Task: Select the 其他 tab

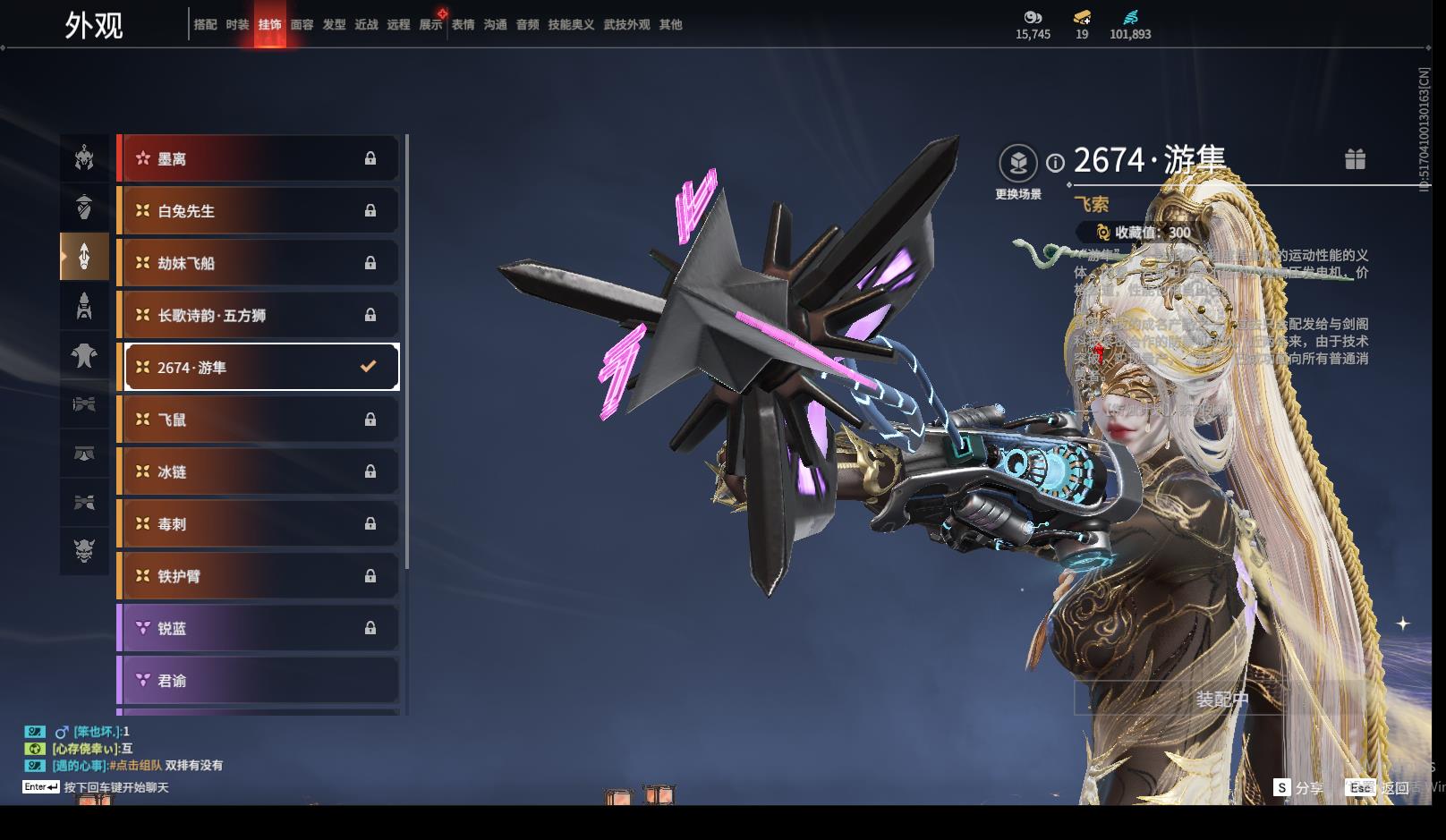Action: click(670, 25)
